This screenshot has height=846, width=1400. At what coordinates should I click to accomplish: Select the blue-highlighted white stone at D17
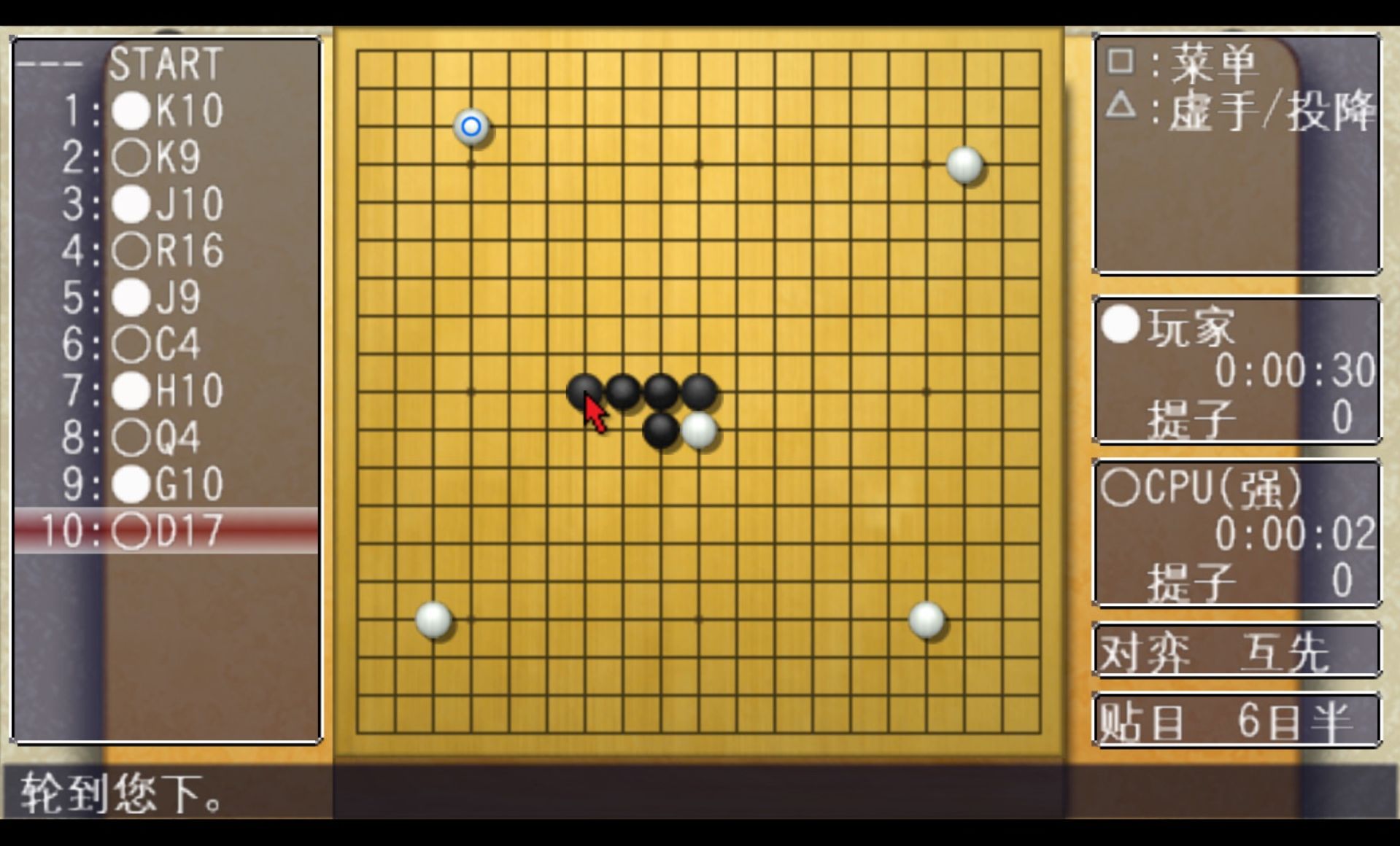pyautogui.click(x=471, y=125)
